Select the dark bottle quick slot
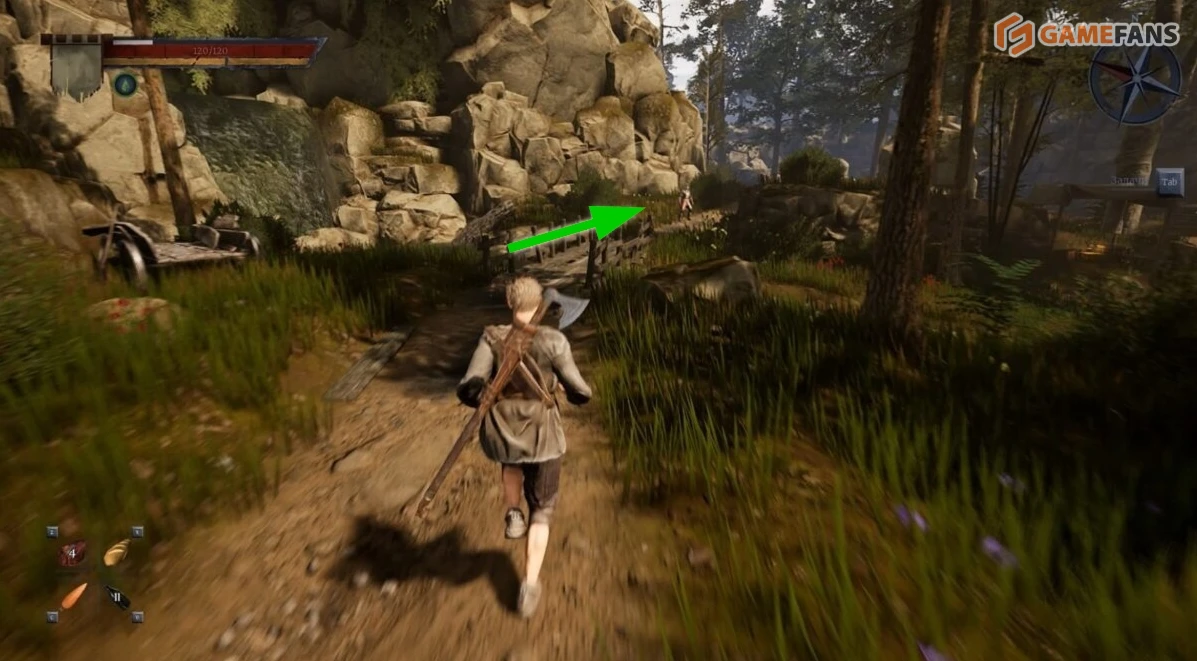The image size is (1197, 661). click(x=117, y=597)
